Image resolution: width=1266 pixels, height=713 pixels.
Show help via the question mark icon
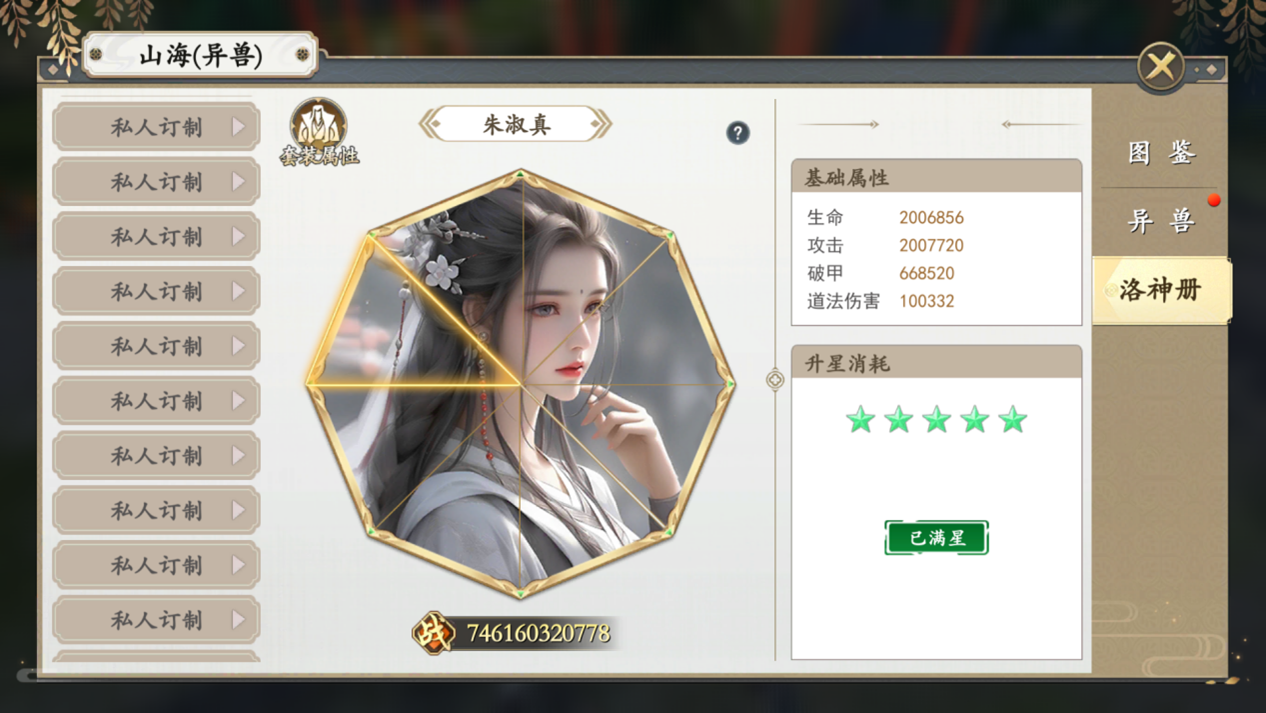click(738, 133)
